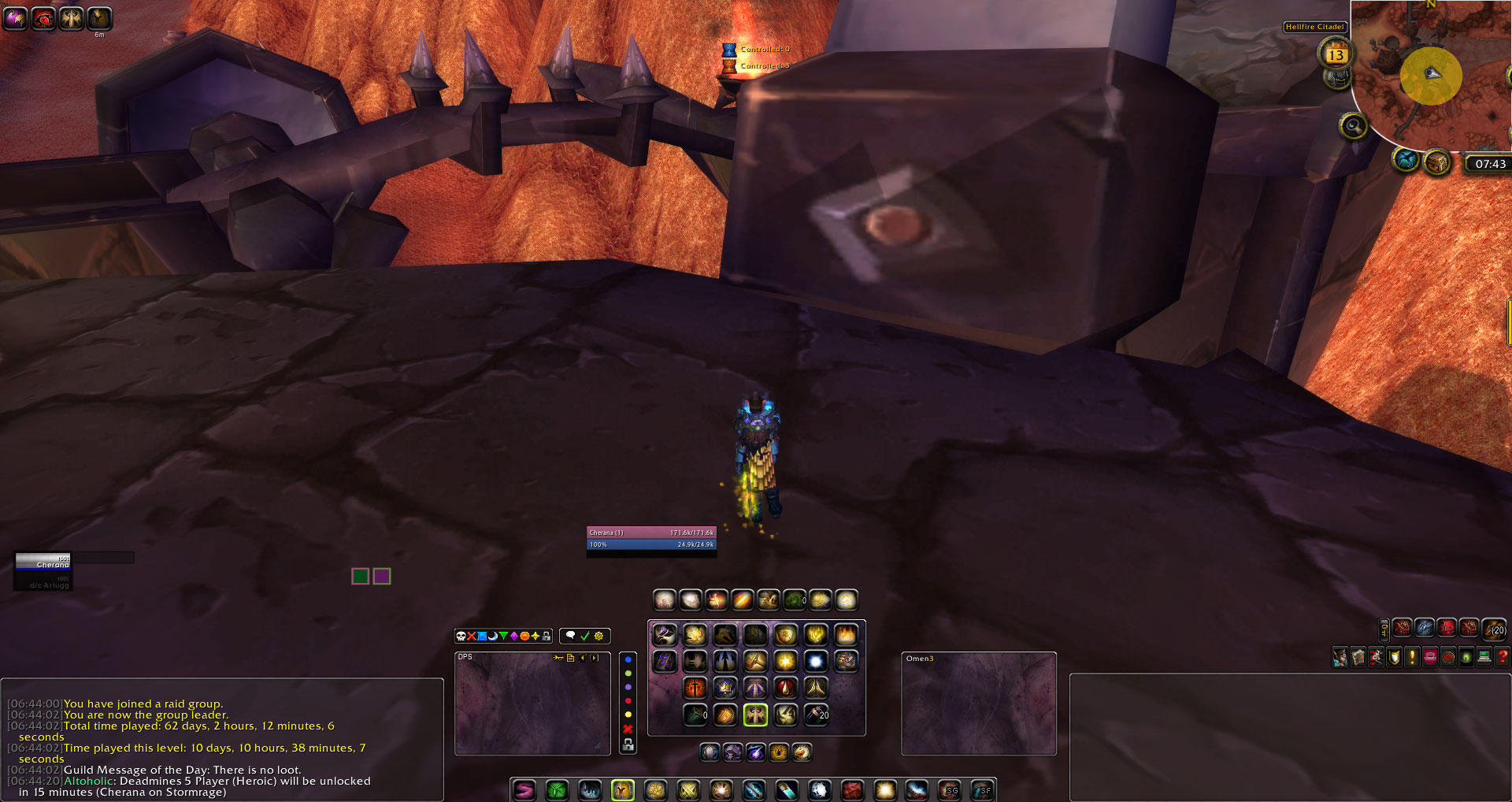
Task: Open the character info micro button
Action: point(1340,657)
